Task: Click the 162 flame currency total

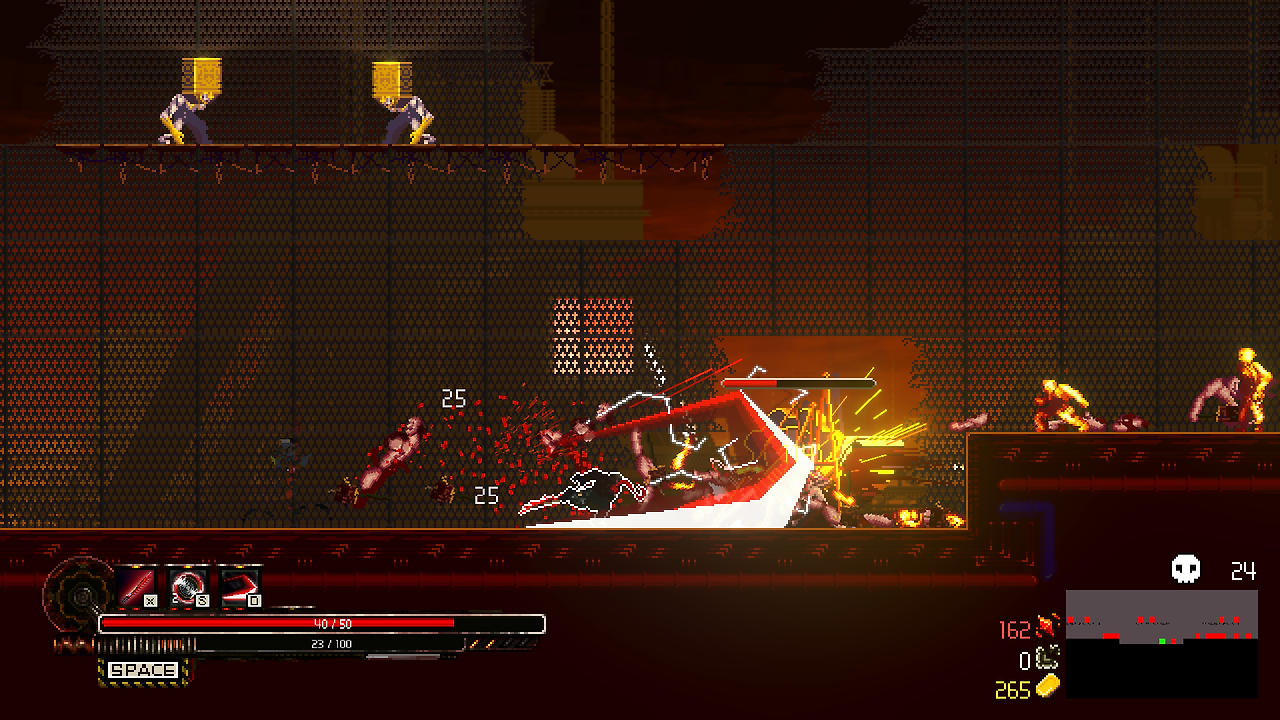Action: (x=1018, y=629)
